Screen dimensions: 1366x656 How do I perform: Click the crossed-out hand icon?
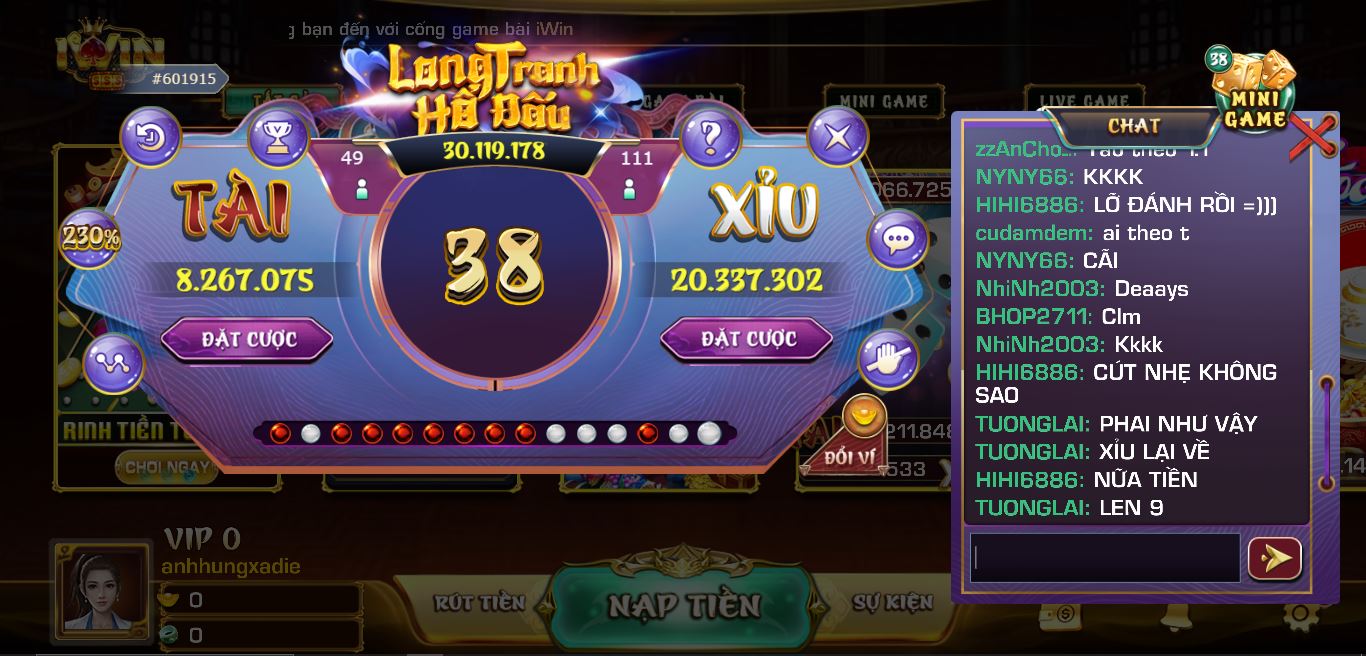888,360
